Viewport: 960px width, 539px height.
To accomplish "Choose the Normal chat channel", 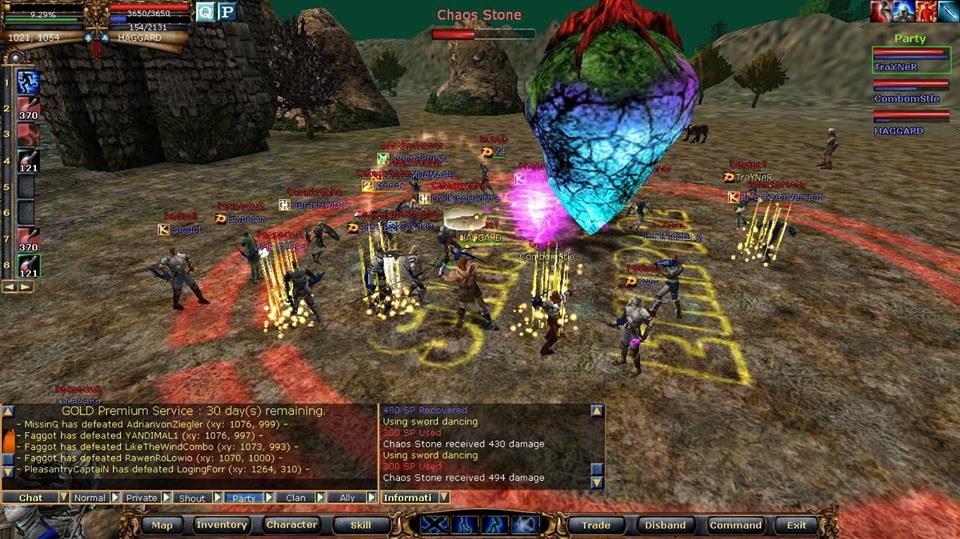I will point(89,497).
